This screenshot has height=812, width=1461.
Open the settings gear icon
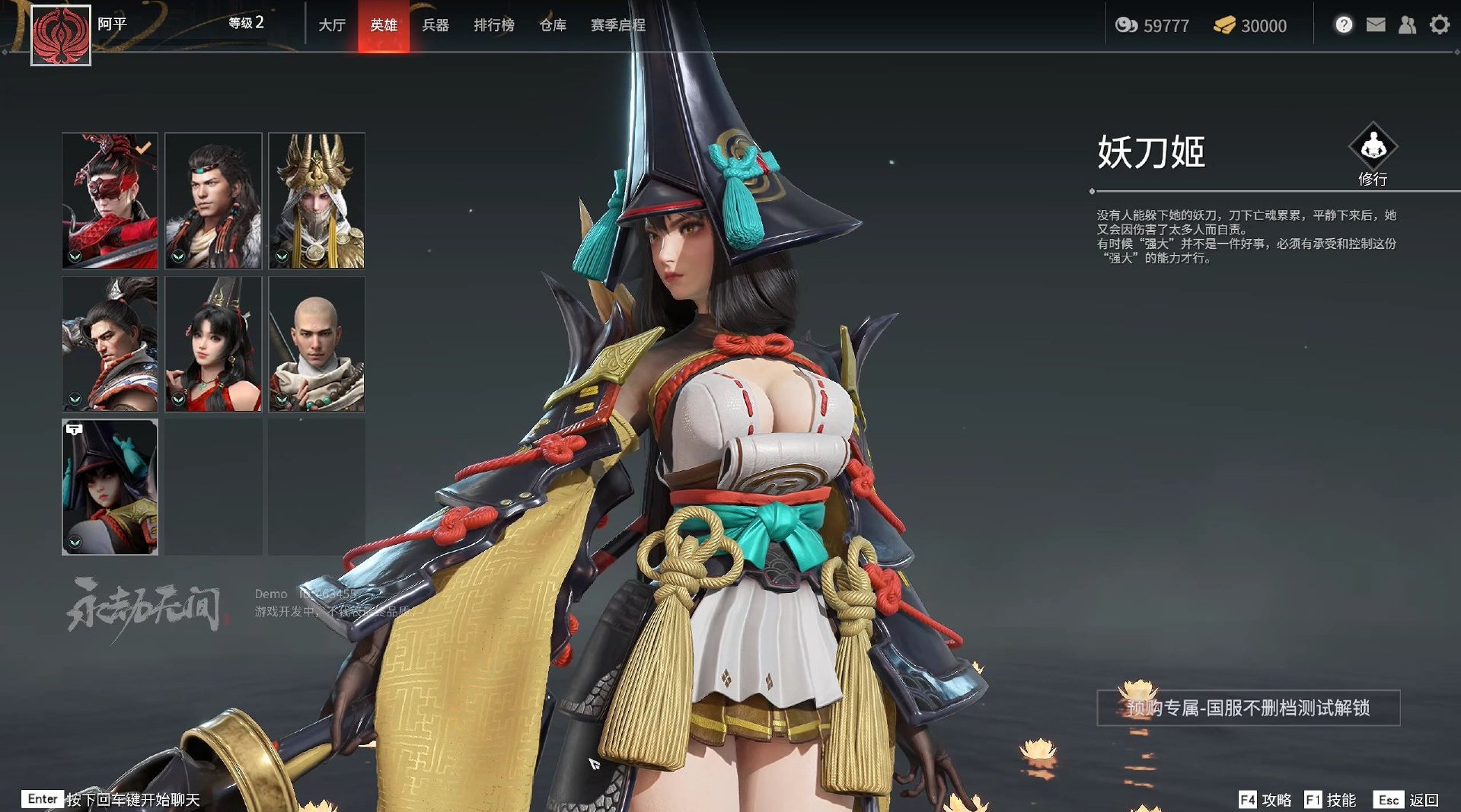(x=1439, y=24)
